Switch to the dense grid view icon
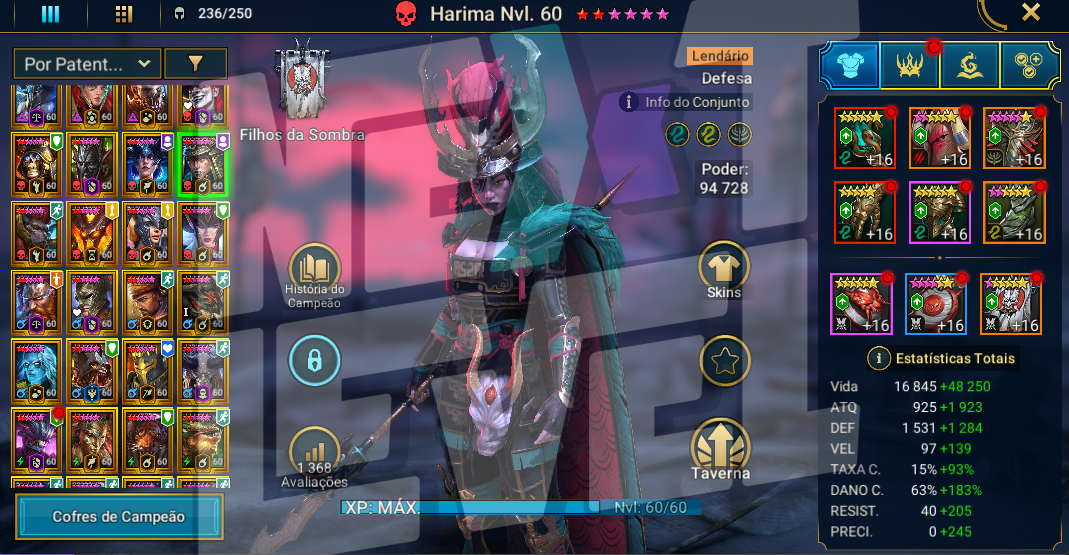1069x555 pixels. coord(124,14)
